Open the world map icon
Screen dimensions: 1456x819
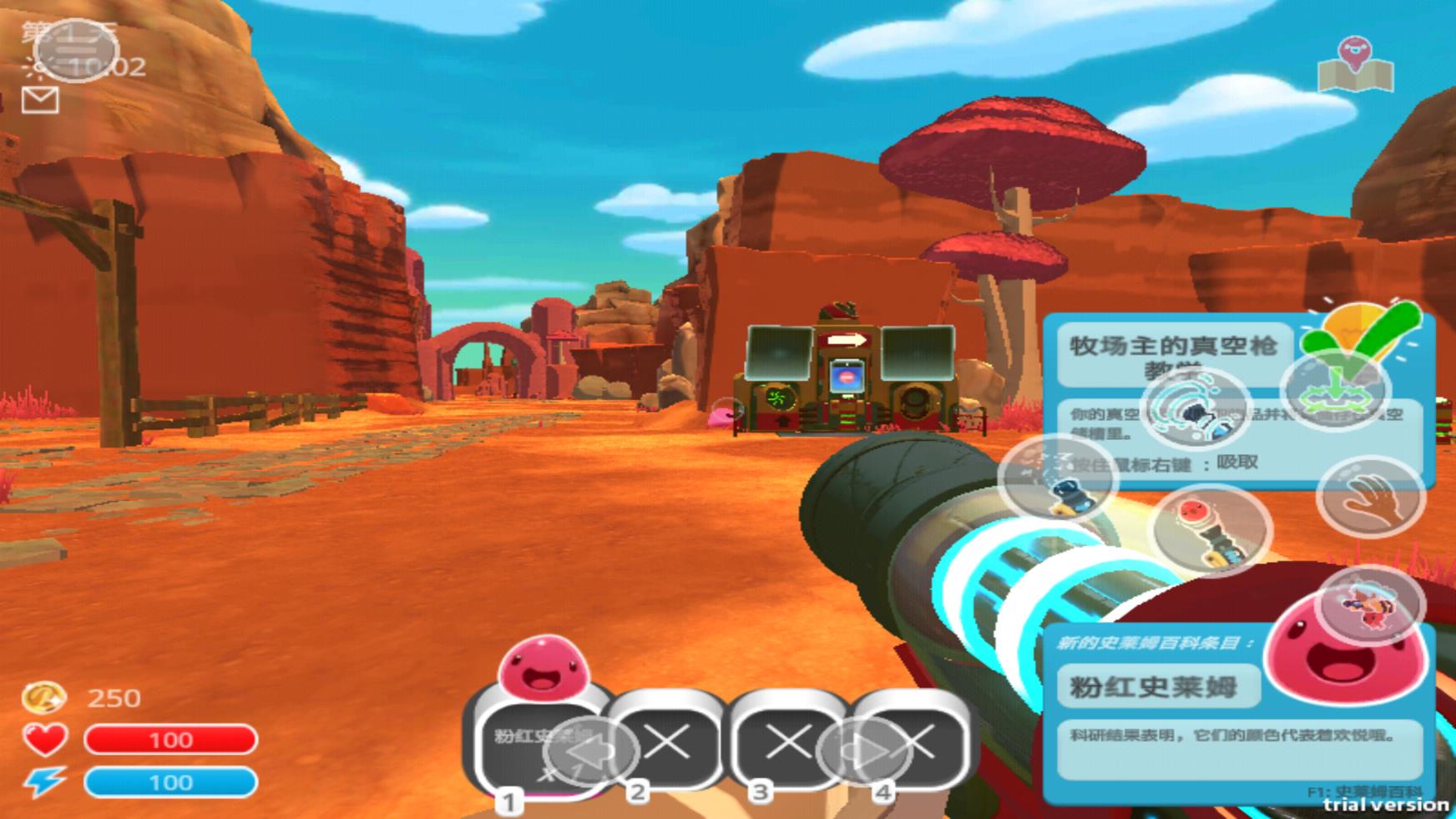[1355, 65]
